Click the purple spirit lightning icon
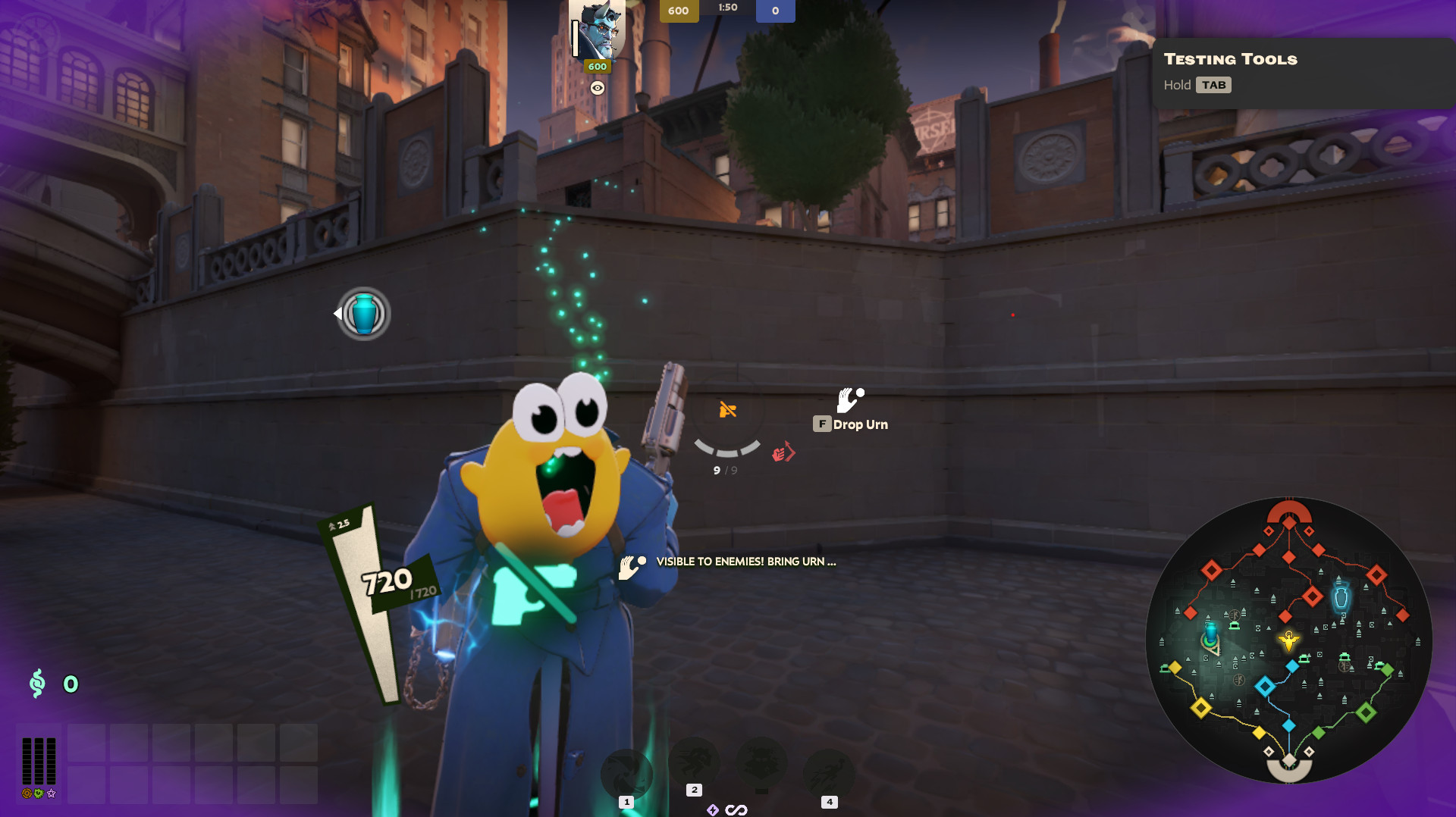Image resolution: width=1456 pixels, height=817 pixels. pyautogui.click(x=714, y=810)
